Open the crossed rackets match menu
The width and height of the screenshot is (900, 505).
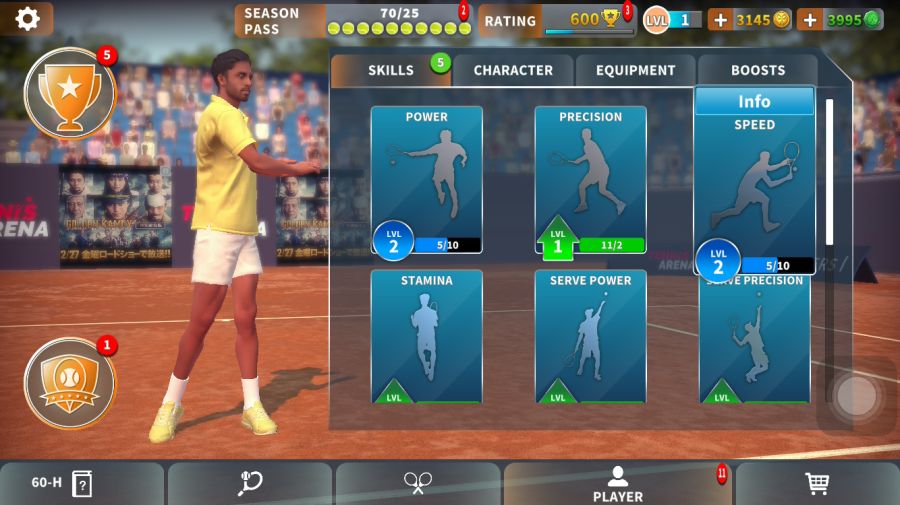coord(417,483)
